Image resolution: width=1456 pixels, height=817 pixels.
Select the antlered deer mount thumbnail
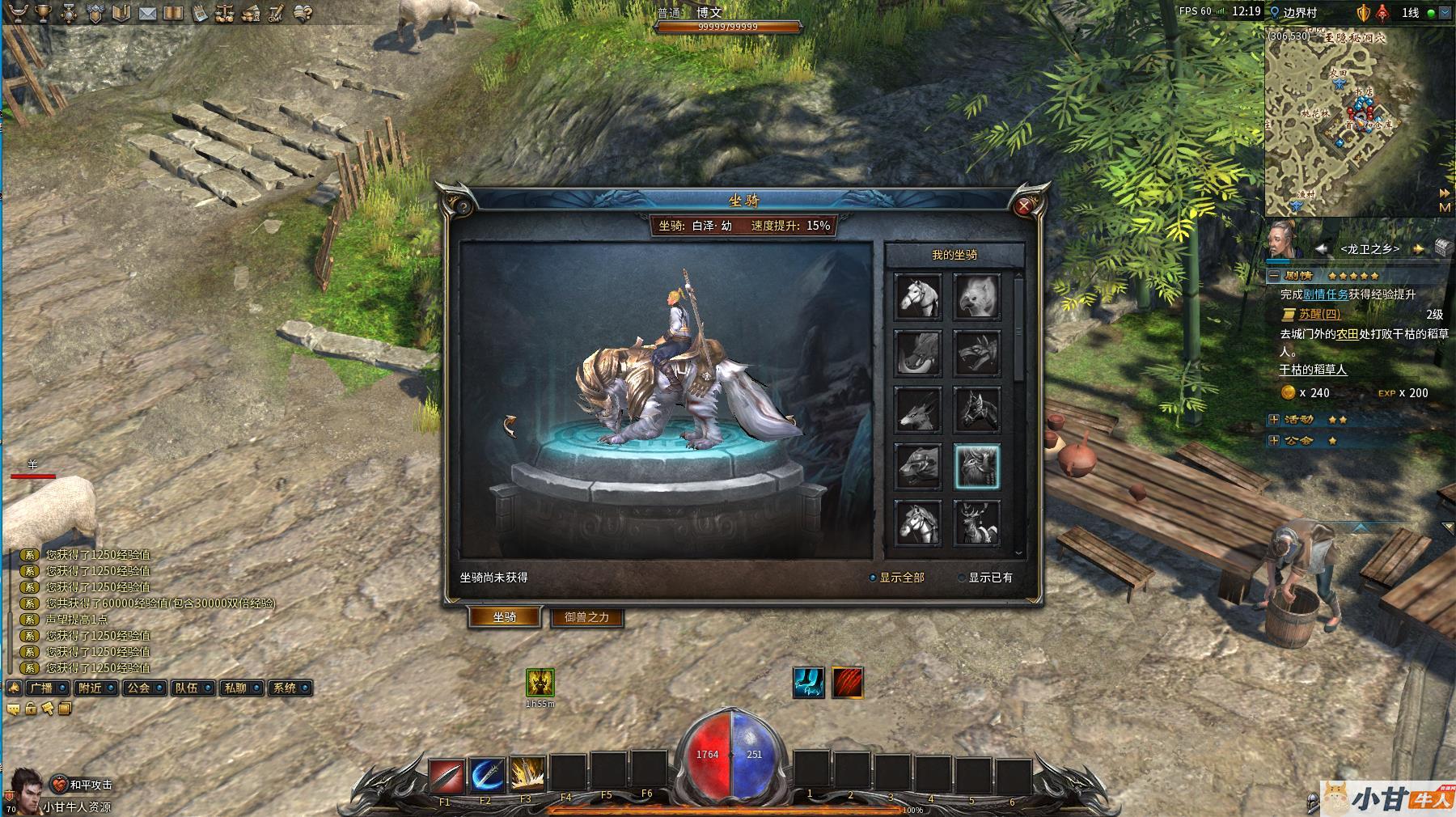pos(977,523)
